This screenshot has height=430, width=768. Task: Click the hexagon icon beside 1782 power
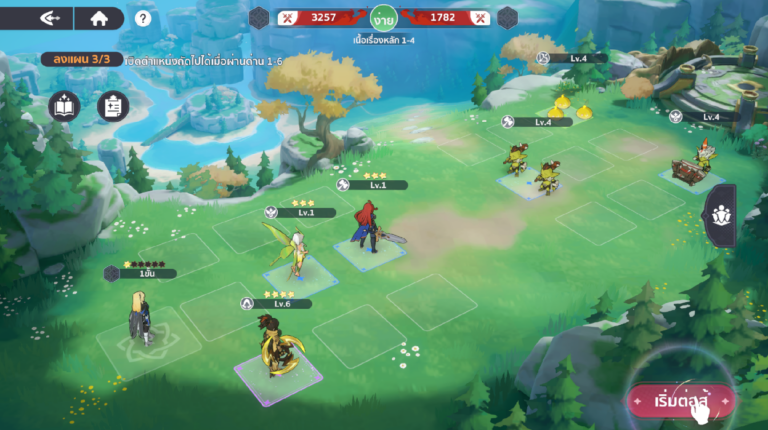[x=507, y=17]
